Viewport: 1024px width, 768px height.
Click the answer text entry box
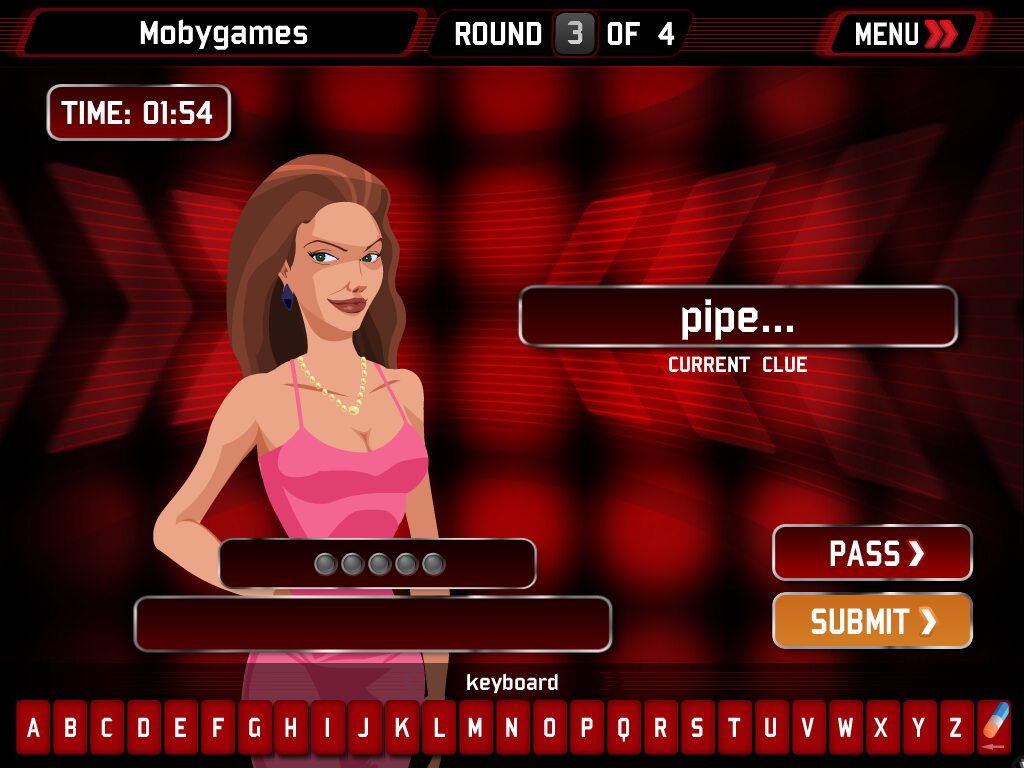tap(372, 624)
